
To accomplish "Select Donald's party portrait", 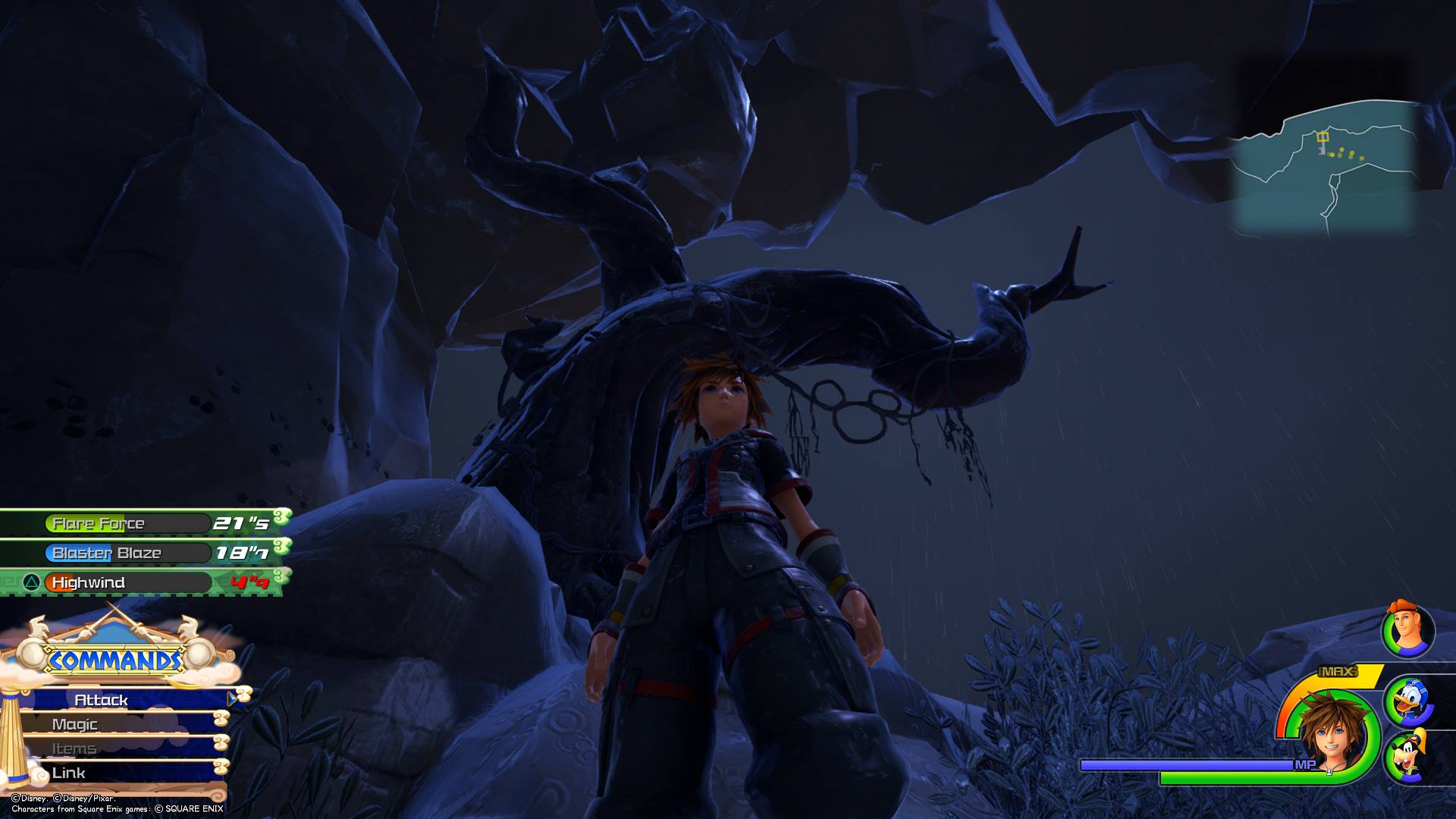I will click(1409, 701).
